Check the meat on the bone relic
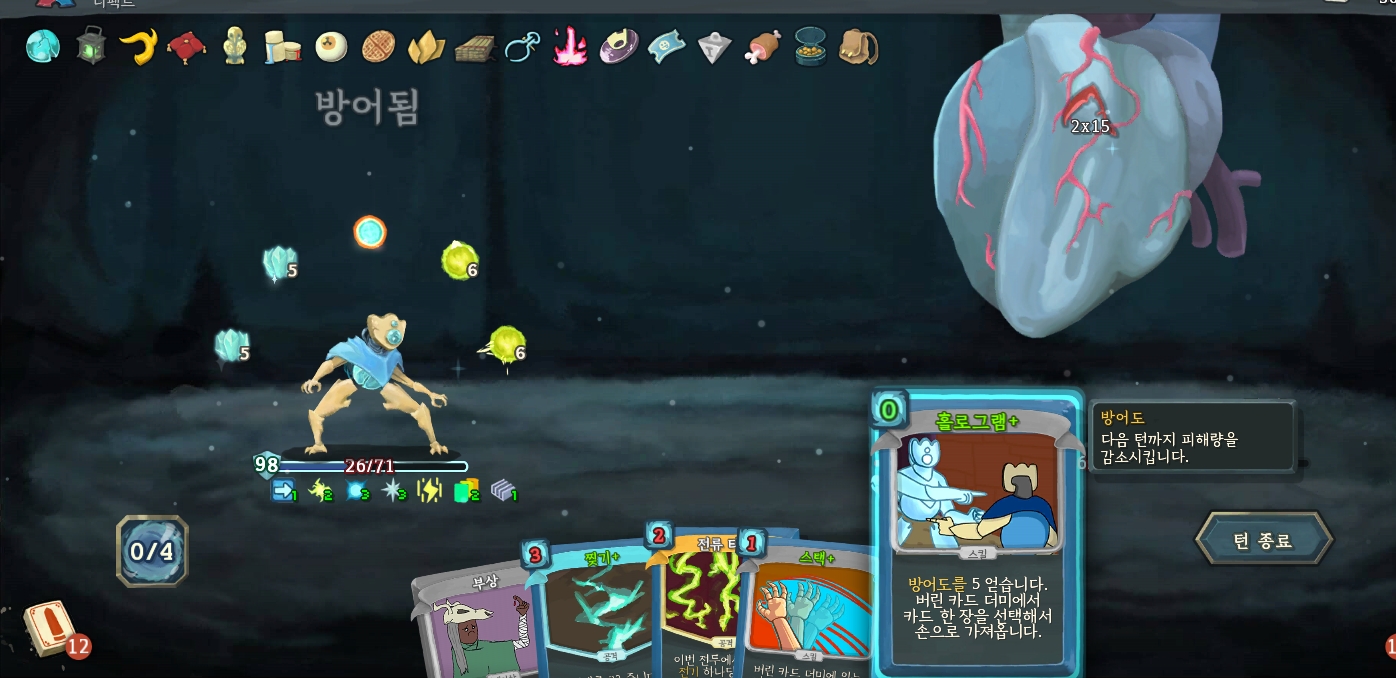This screenshot has width=1396, height=678. coord(763,46)
